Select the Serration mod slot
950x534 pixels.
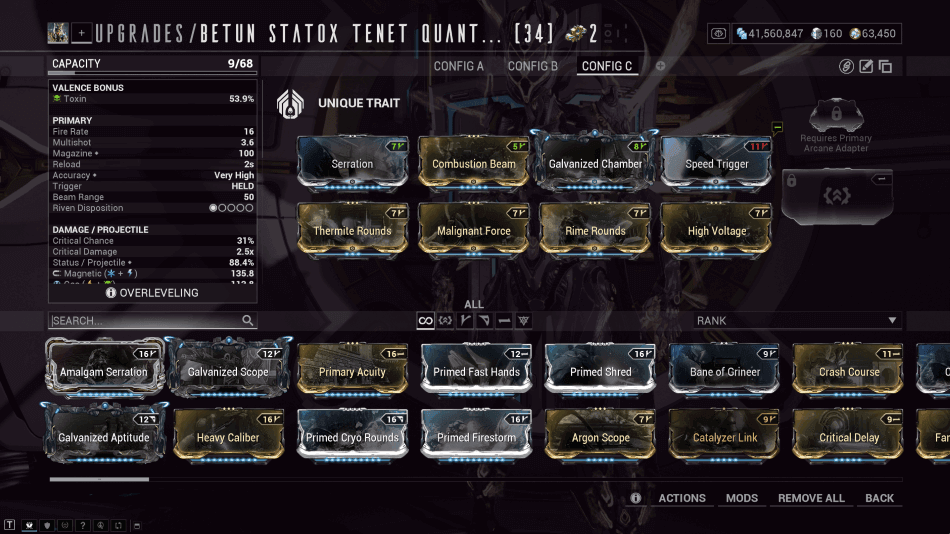click(x=352, y=163)
